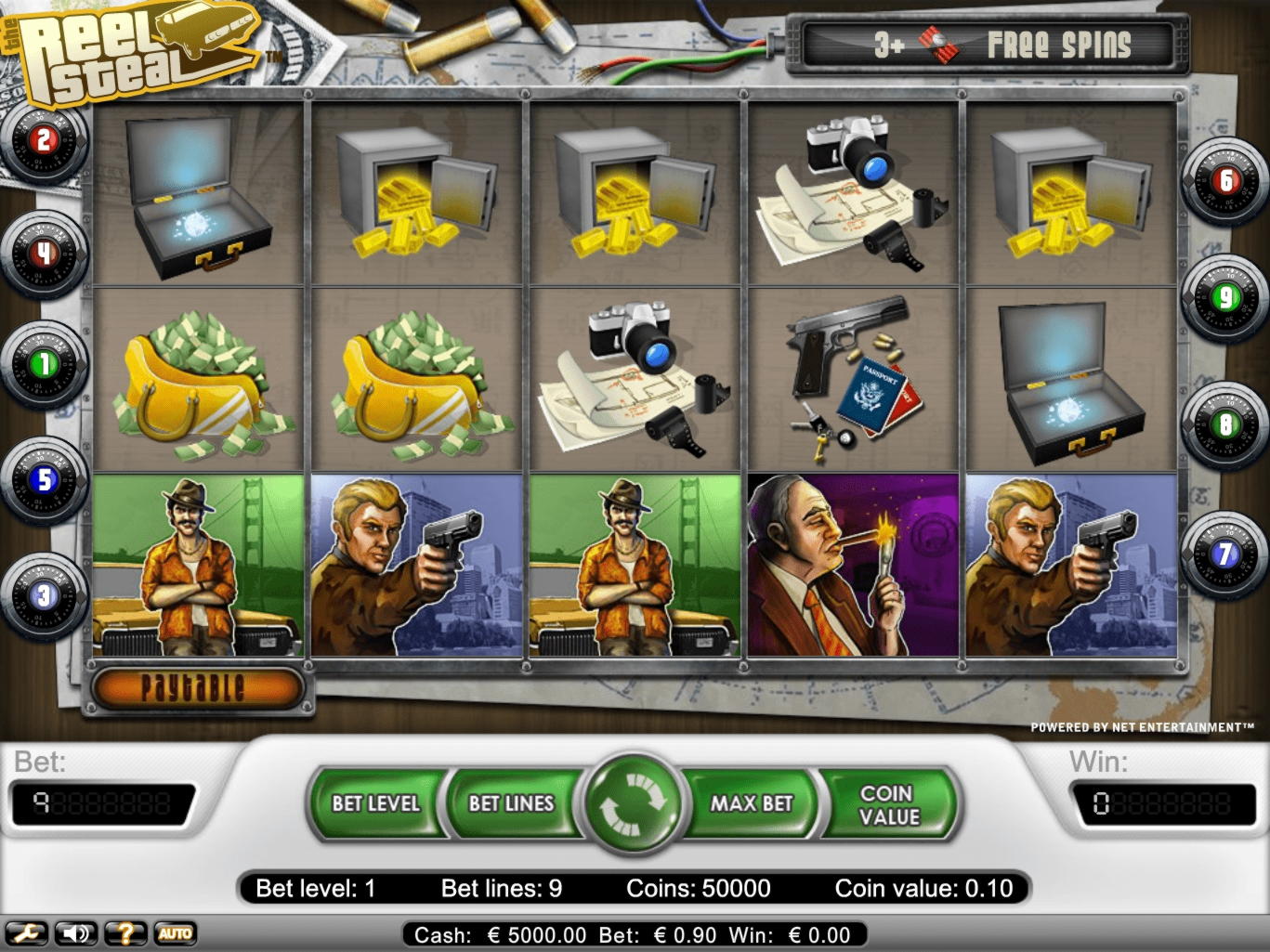
Task: Open the Paytable
Action: [x=195, y=687]
